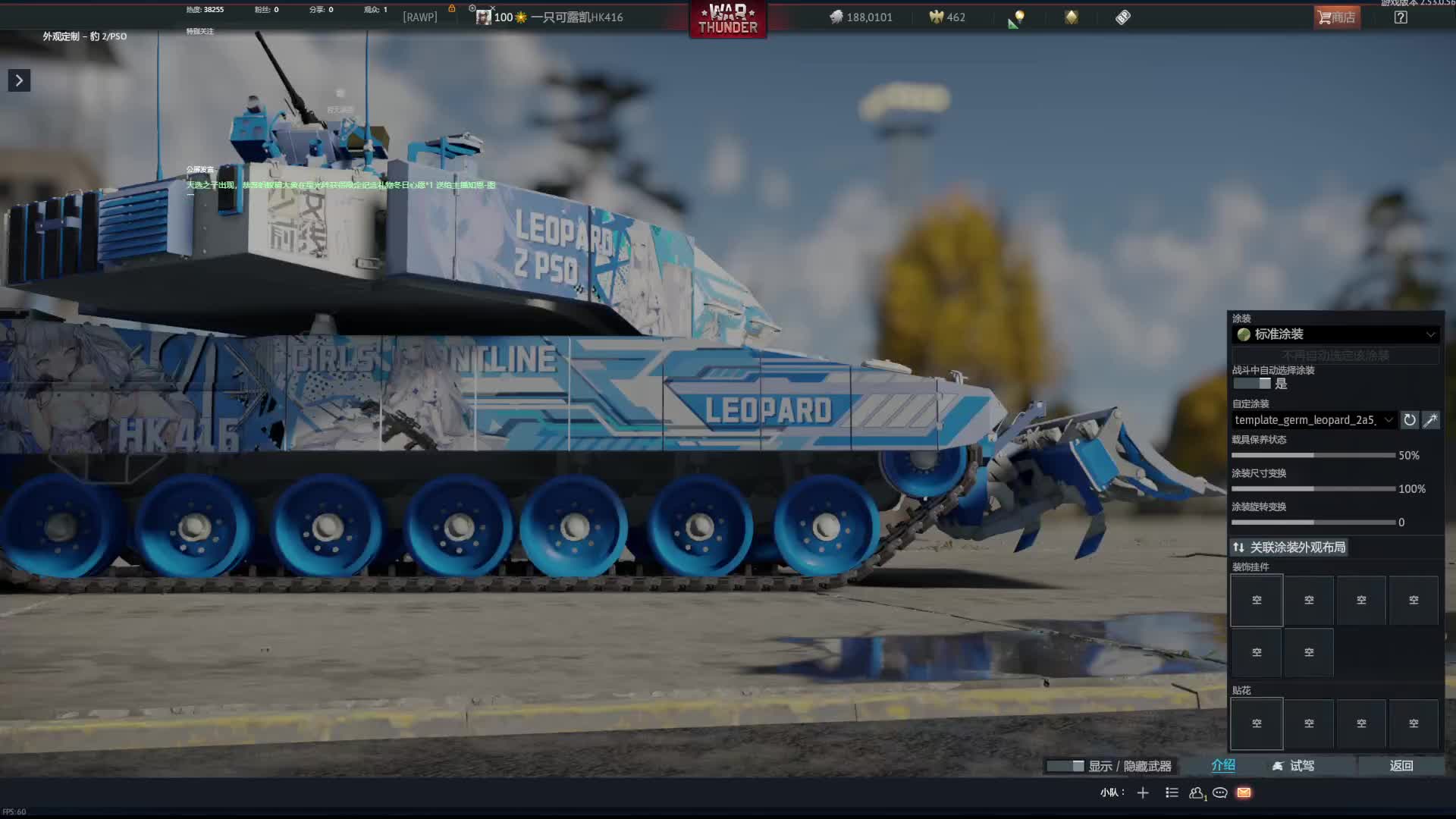This screenshot has width=1456, height=819.
Task: Open the chat speech bubble icon
Action: (1220, 793)
